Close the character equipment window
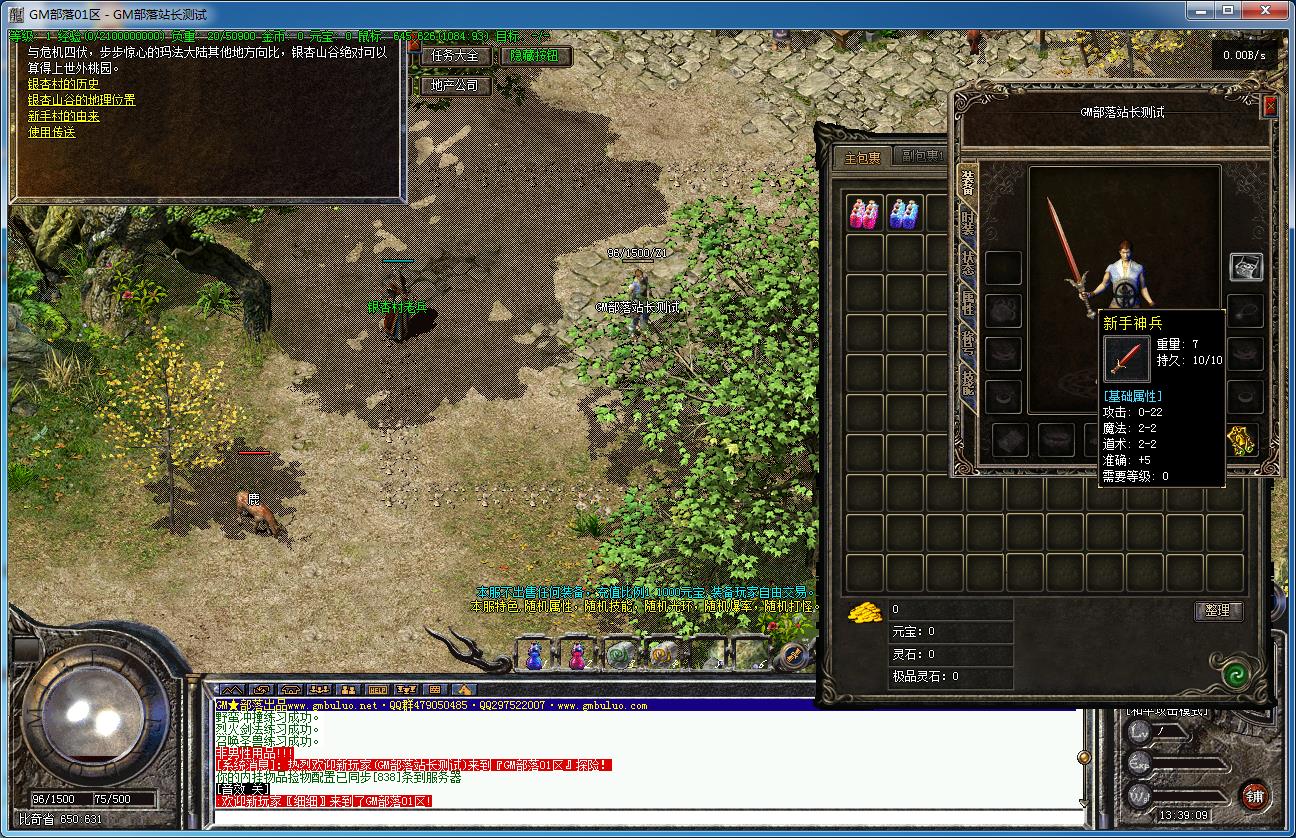 click(x=1270, y=106)
